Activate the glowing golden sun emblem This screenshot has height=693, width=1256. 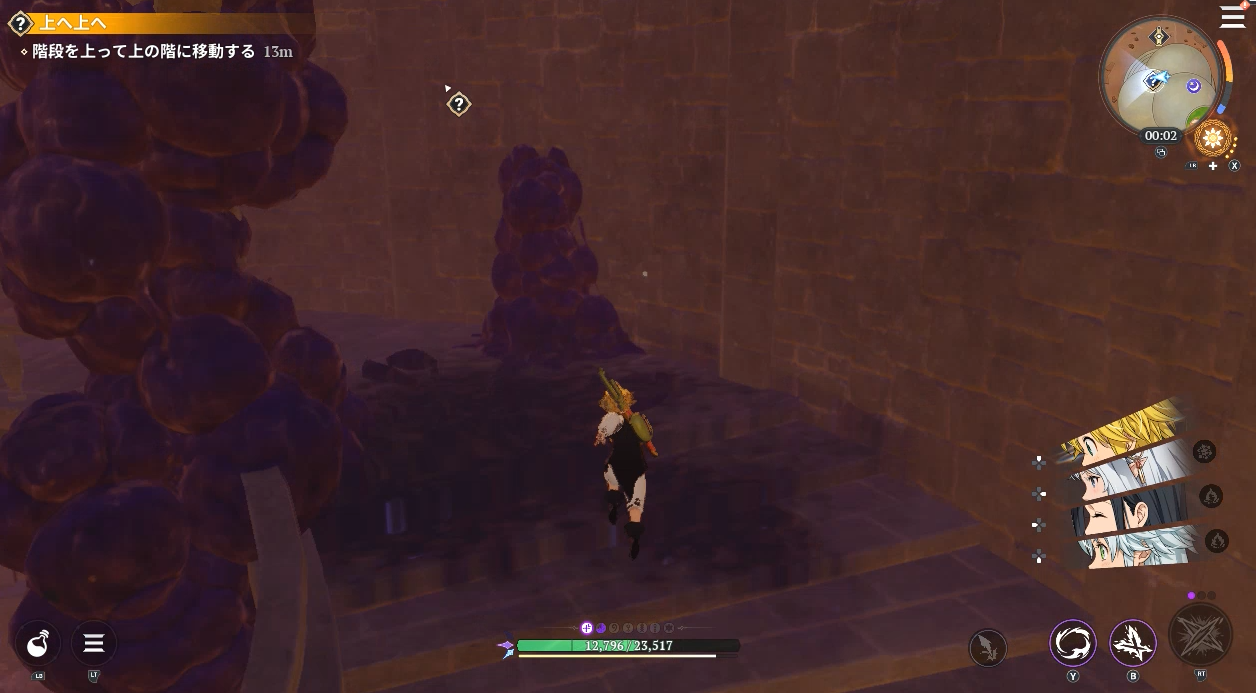(1214, 138)
